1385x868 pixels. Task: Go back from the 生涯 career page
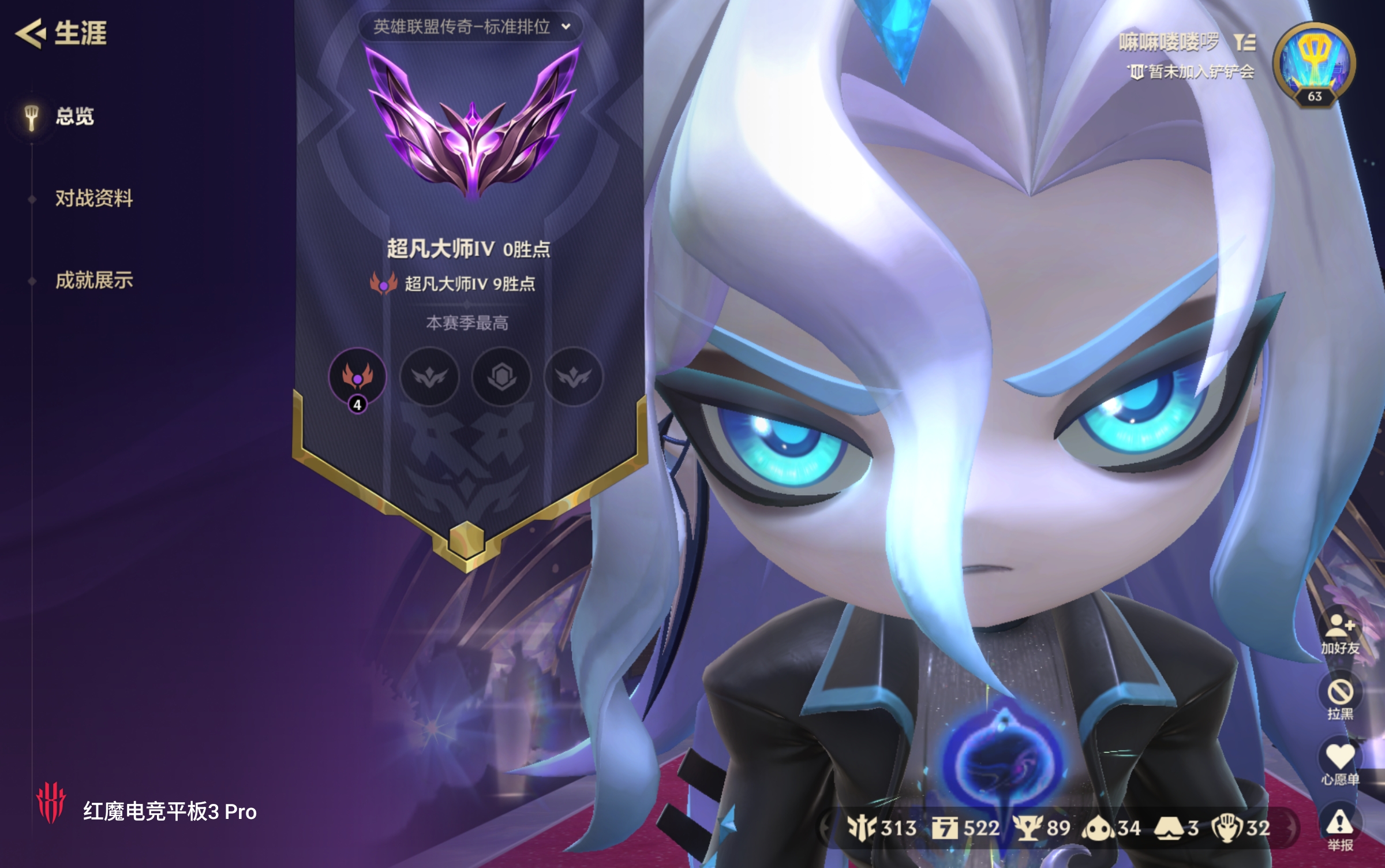30,33
